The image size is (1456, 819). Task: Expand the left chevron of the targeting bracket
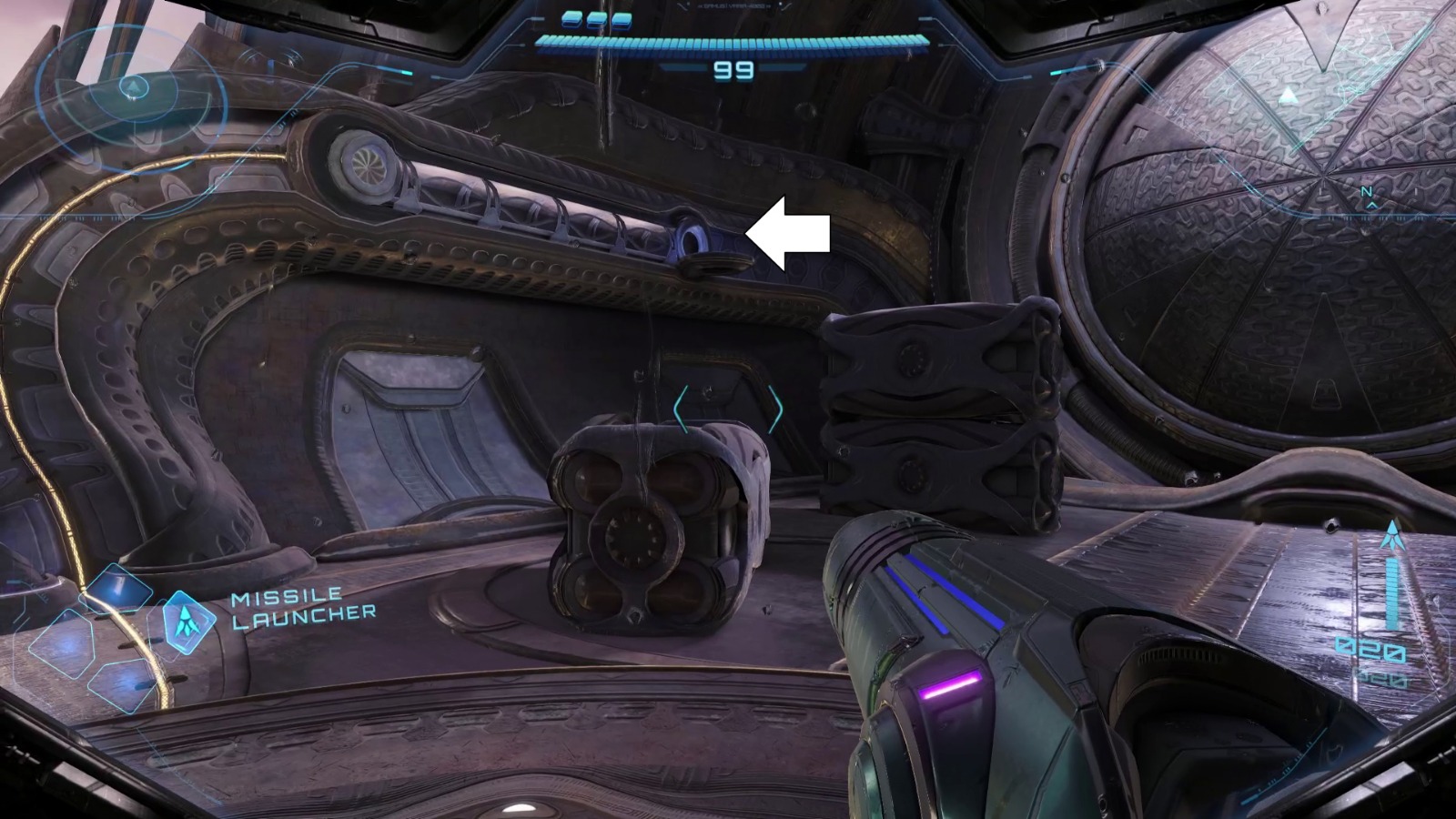pyautogui.click(x=682, y=409)
